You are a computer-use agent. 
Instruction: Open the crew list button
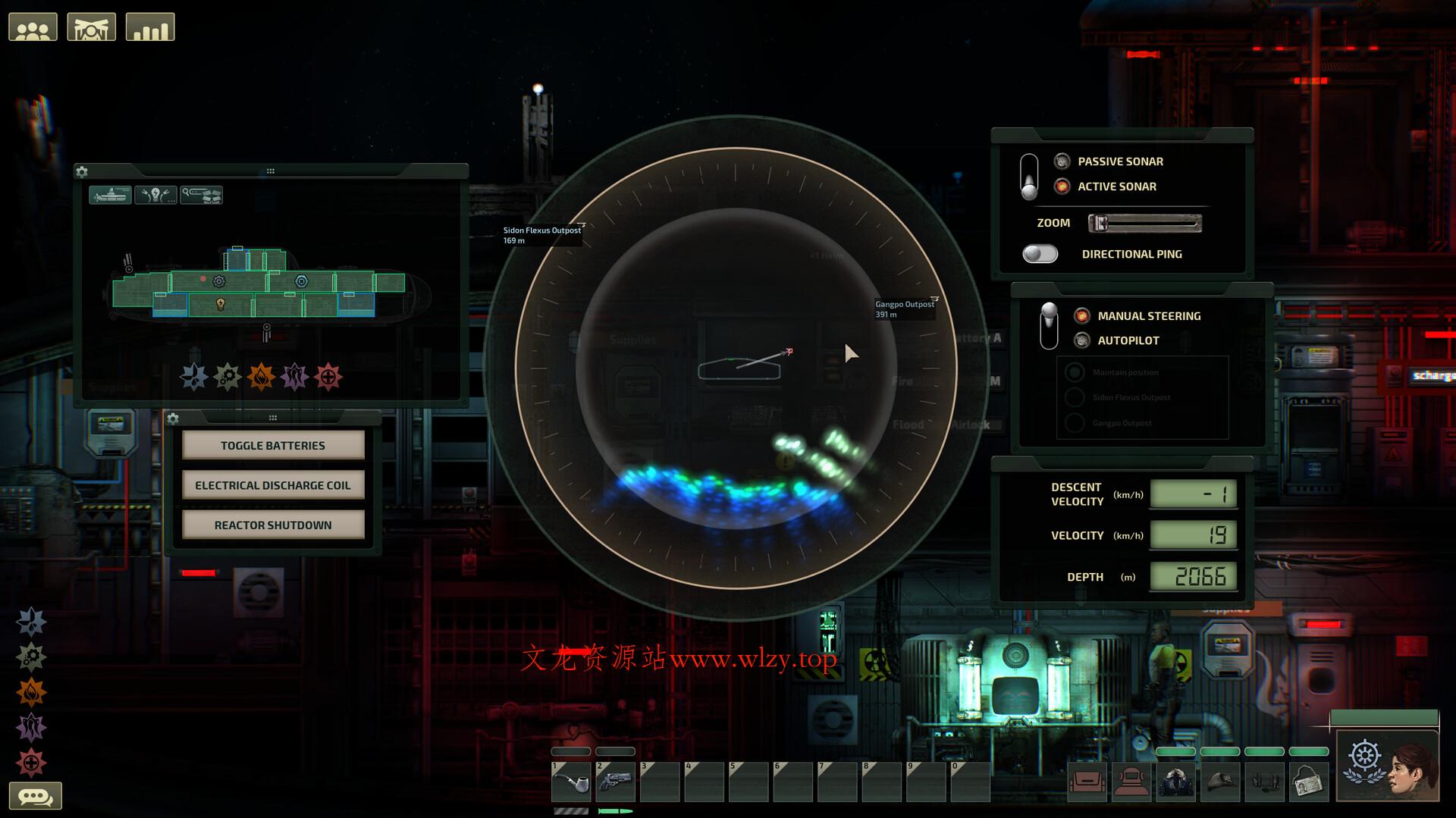pos(33,28)
